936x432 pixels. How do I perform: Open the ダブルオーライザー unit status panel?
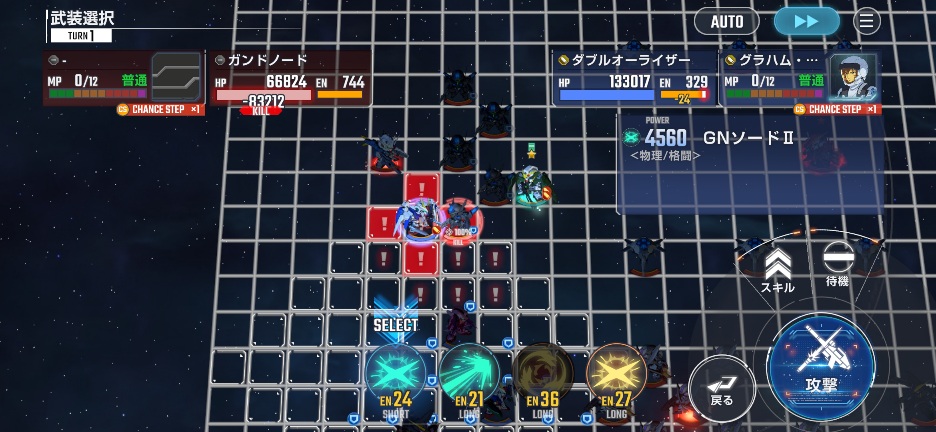point(634,78)
